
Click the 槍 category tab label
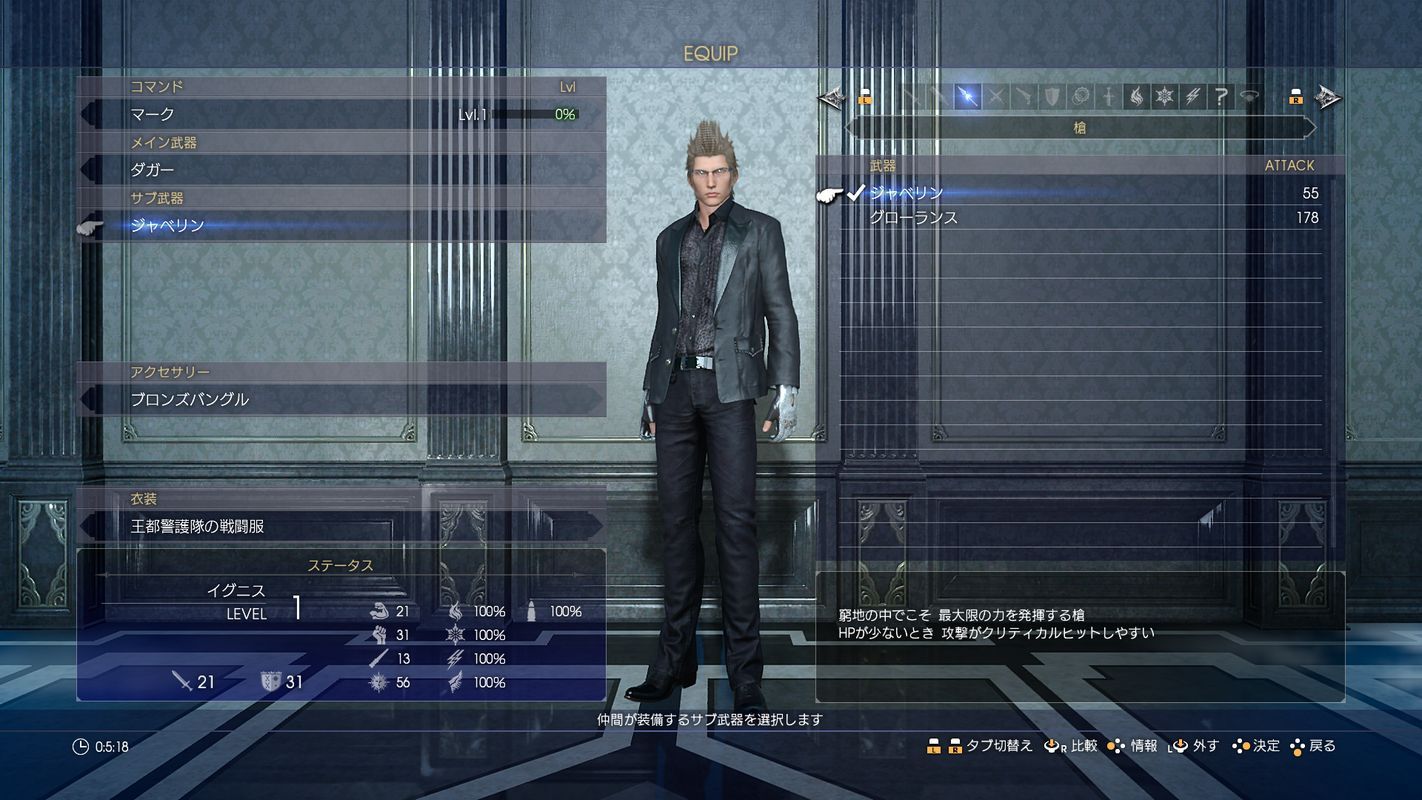pyautogui.click(x=1081, y=127)
